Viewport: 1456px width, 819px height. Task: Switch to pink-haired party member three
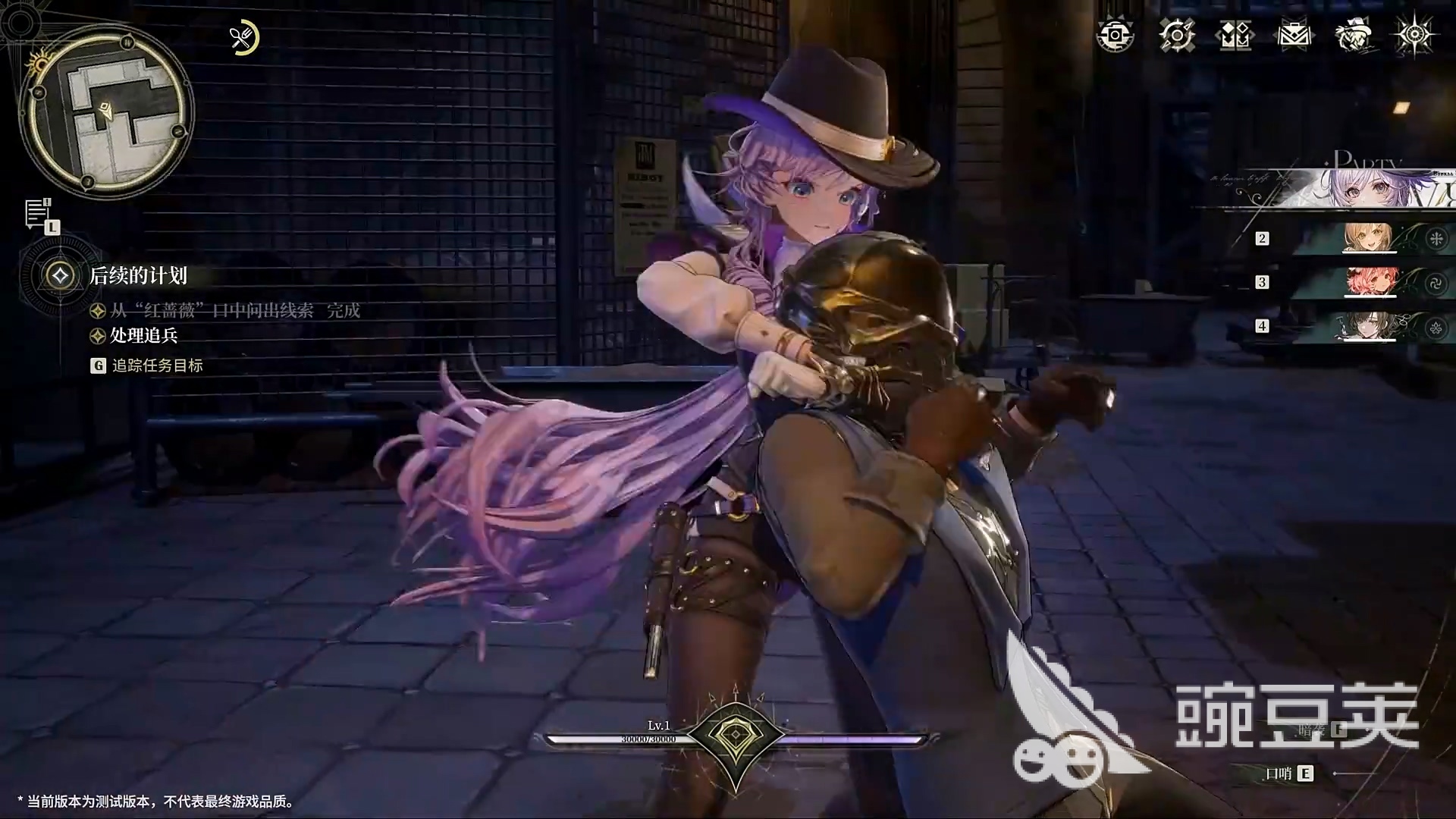[x=1367, y=282]
